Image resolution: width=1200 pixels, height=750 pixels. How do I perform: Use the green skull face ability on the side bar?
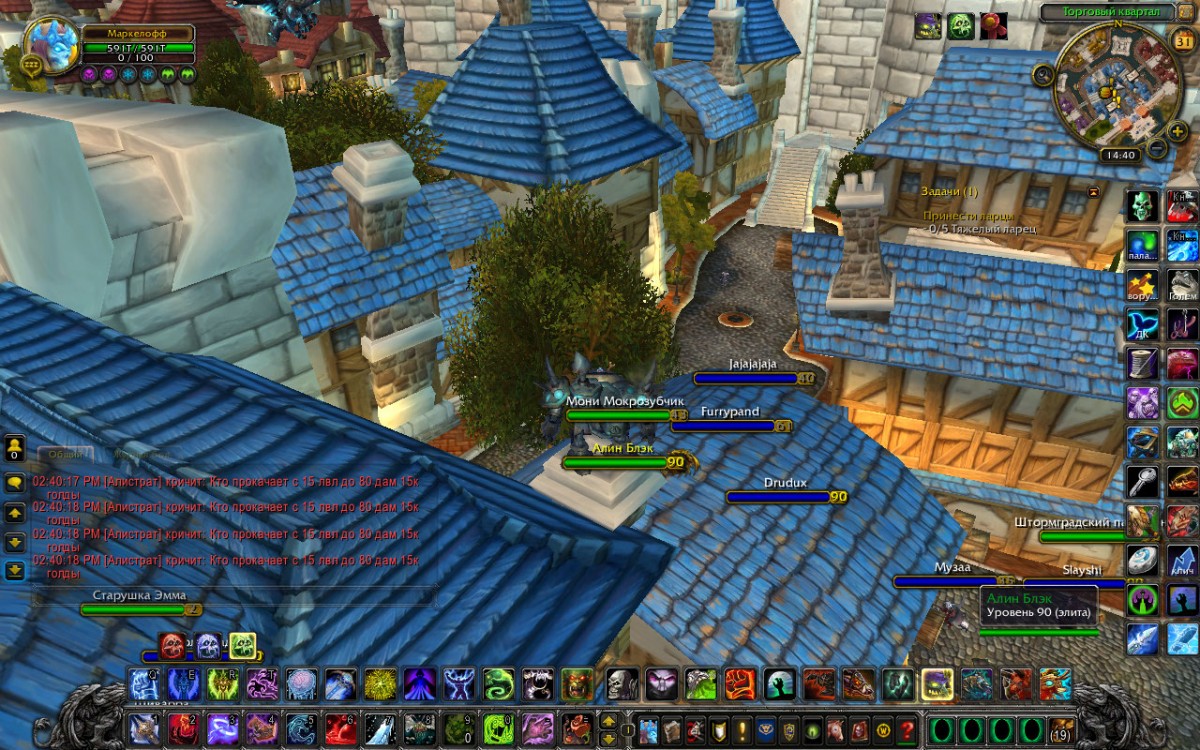pyautogui.click(x=1143, y=205)
